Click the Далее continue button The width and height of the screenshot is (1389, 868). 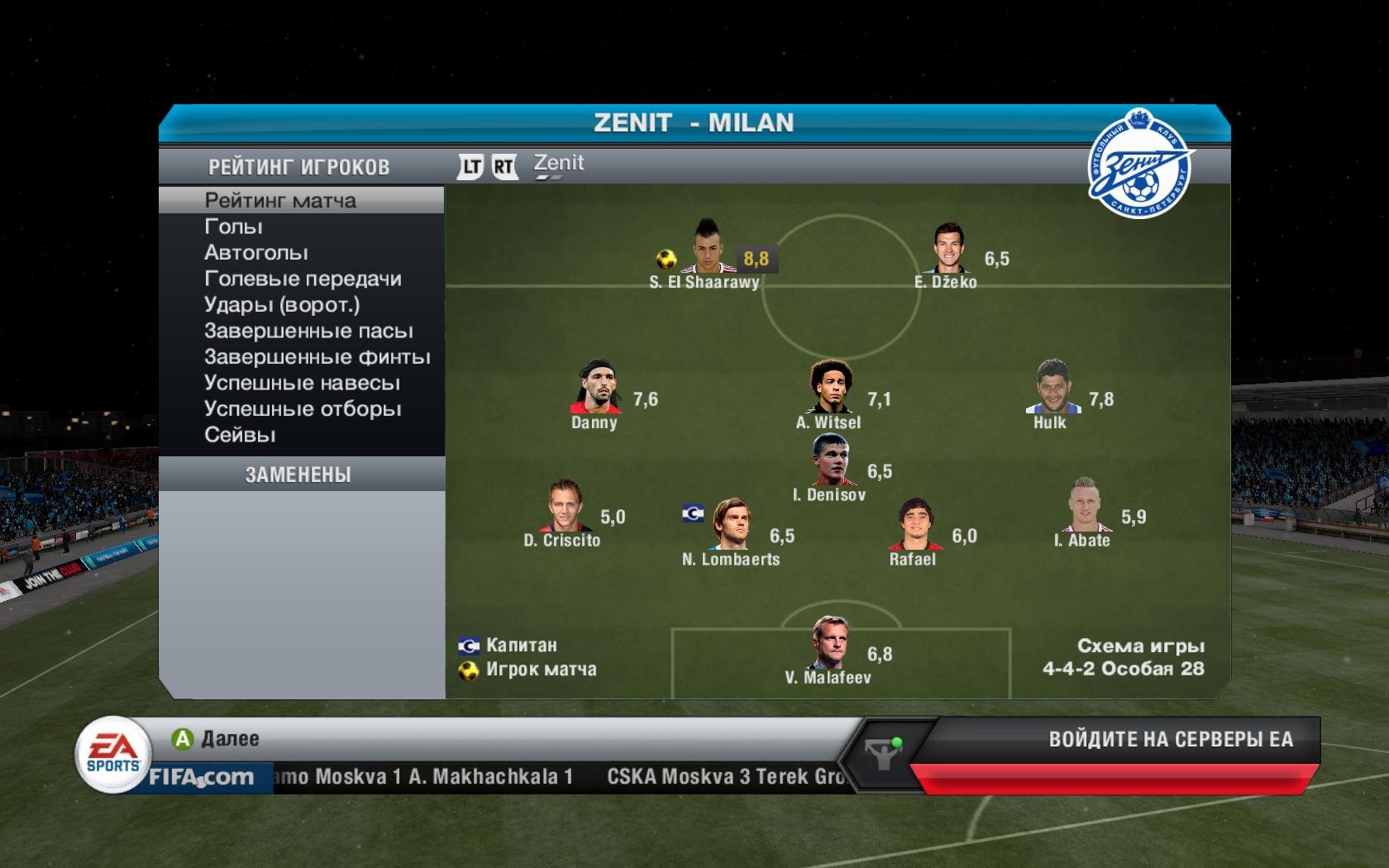217,739
